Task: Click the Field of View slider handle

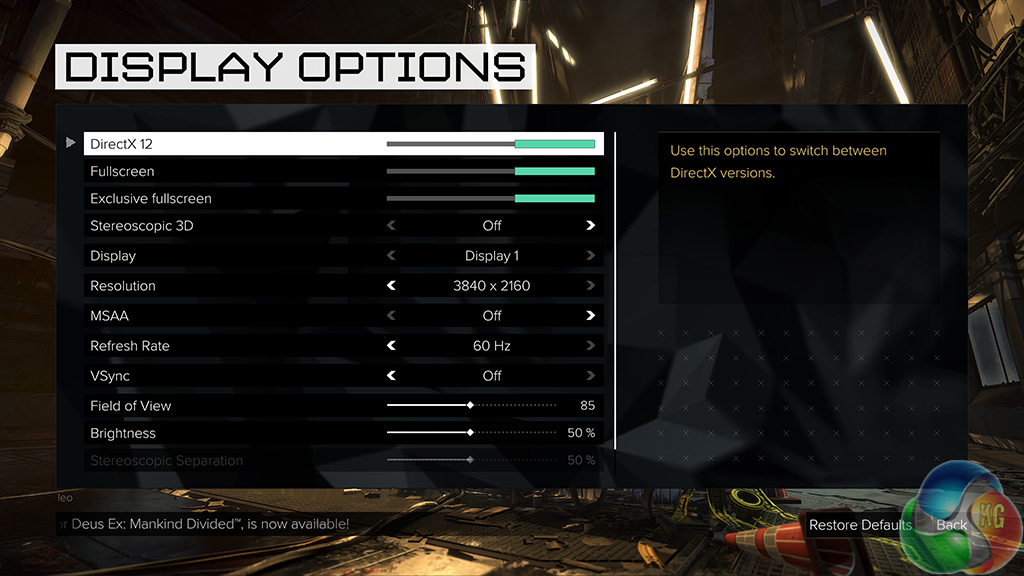Action: click(470, 405)
